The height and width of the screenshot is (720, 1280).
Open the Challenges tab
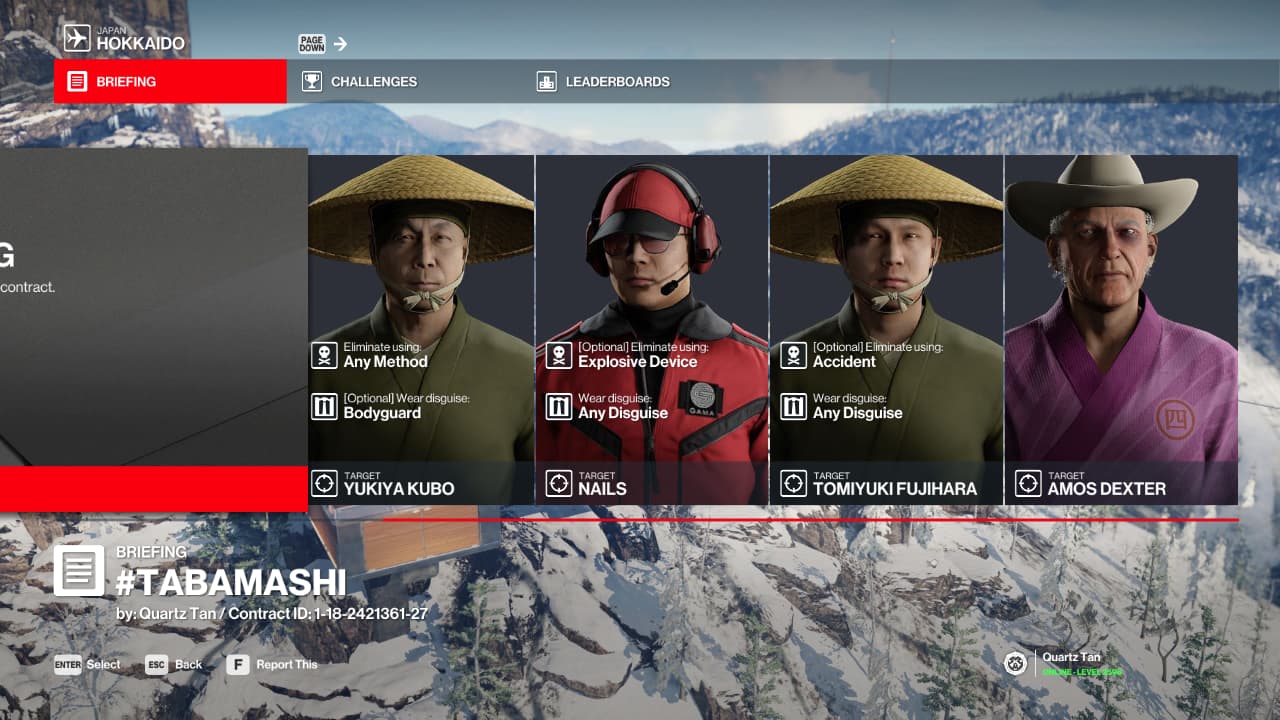373,82
